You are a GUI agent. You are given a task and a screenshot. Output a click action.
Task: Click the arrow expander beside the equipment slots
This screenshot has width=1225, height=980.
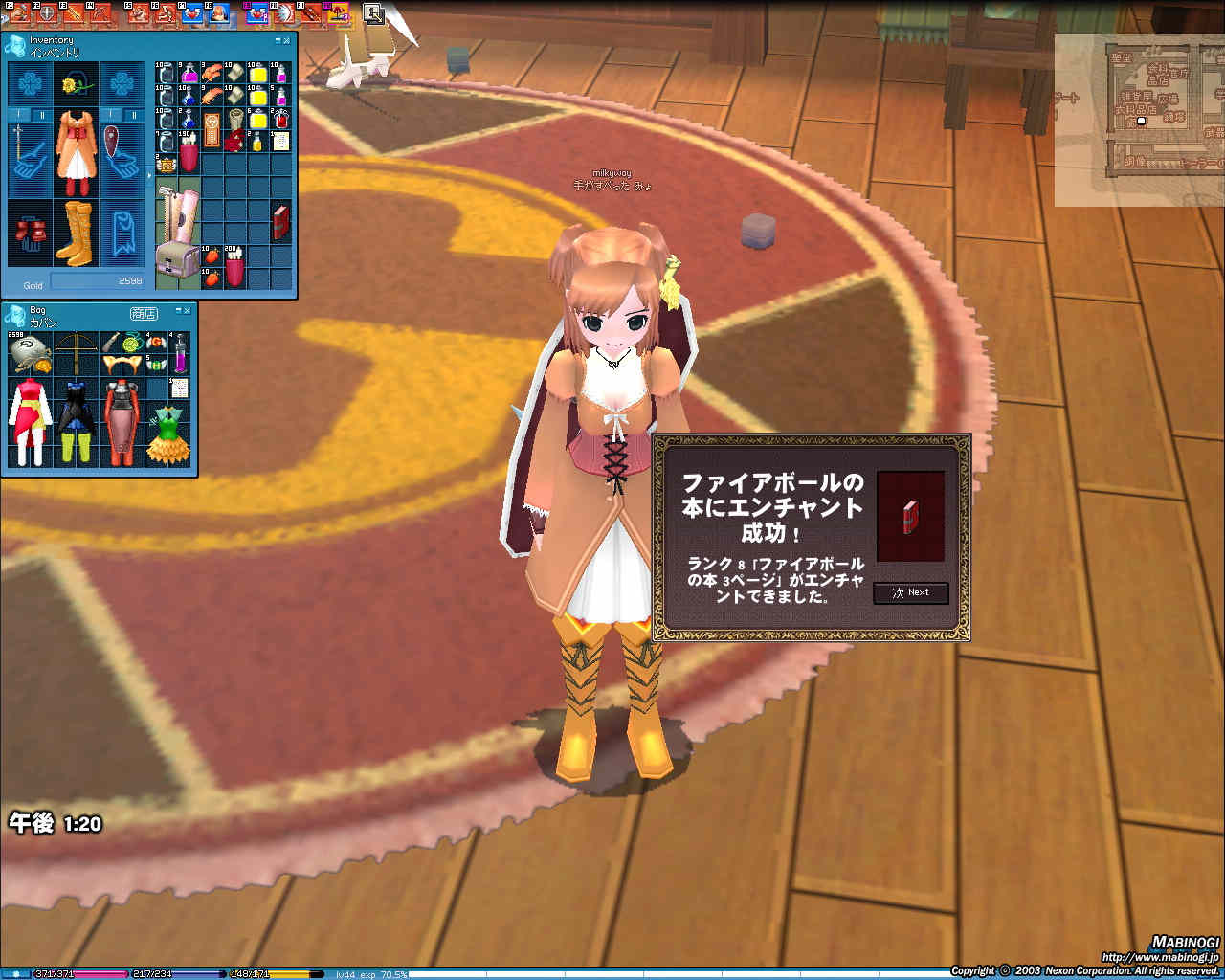point(148,175)
